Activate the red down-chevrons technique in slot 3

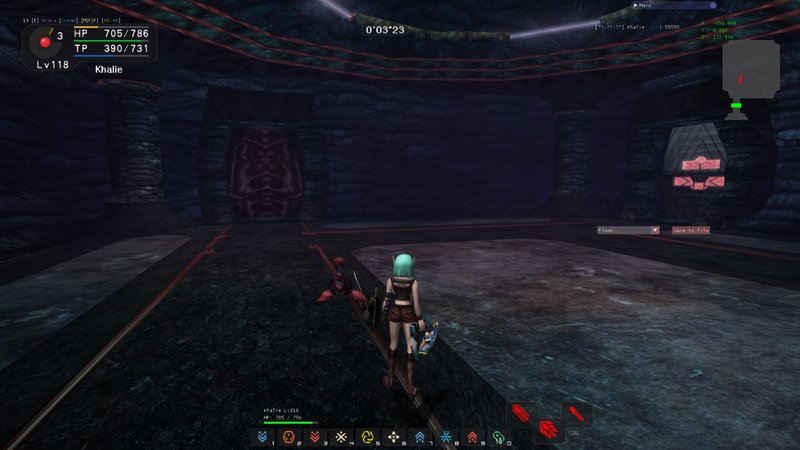(x=315, y=436)
